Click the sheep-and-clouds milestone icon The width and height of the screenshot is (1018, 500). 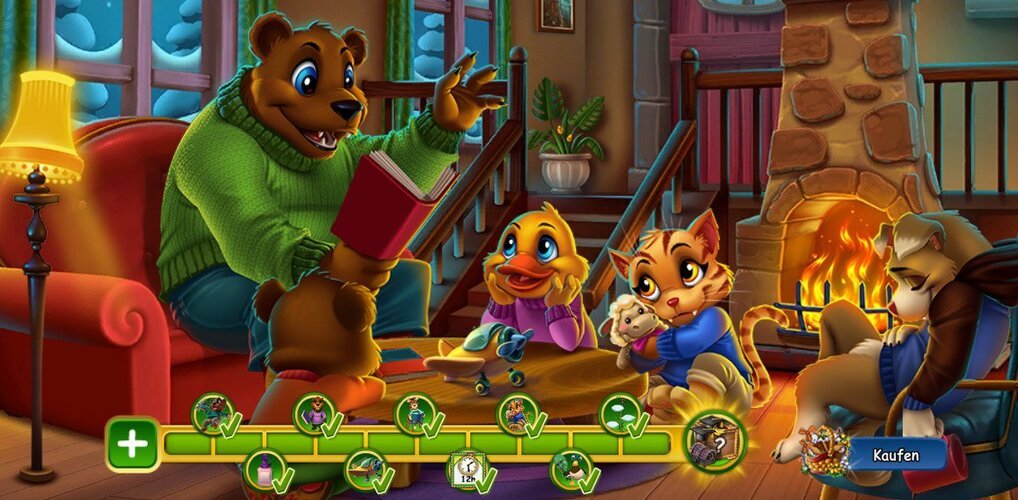click(x=620, y=413)
